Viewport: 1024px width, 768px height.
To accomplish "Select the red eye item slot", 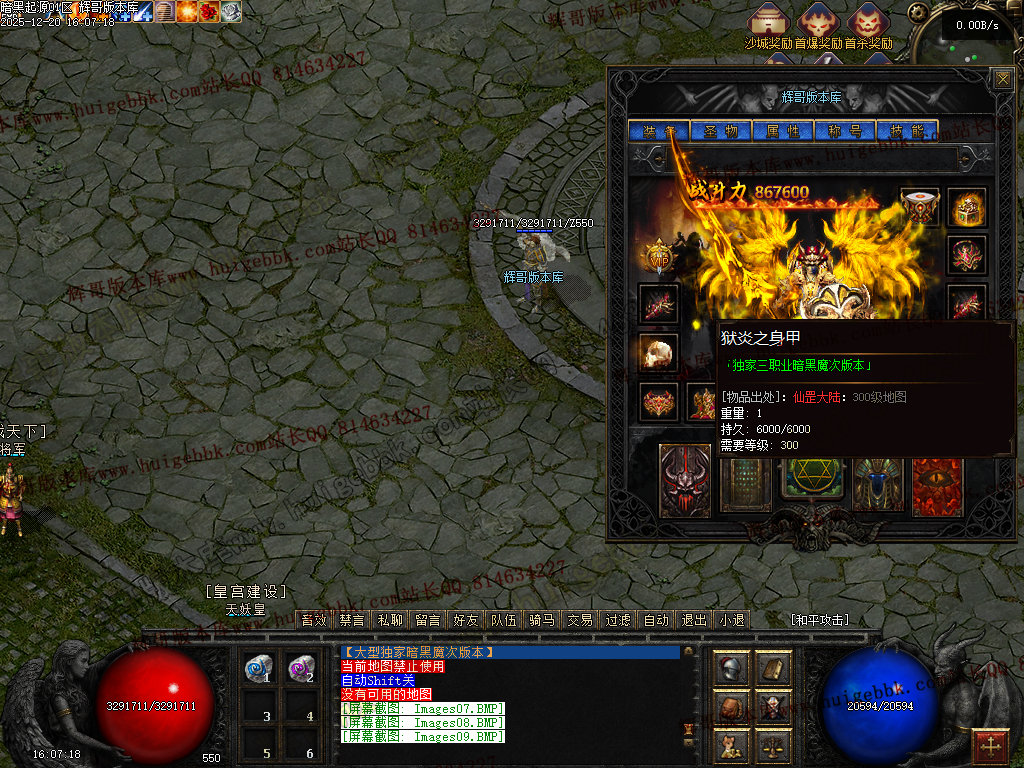I will tap(937, 486).
